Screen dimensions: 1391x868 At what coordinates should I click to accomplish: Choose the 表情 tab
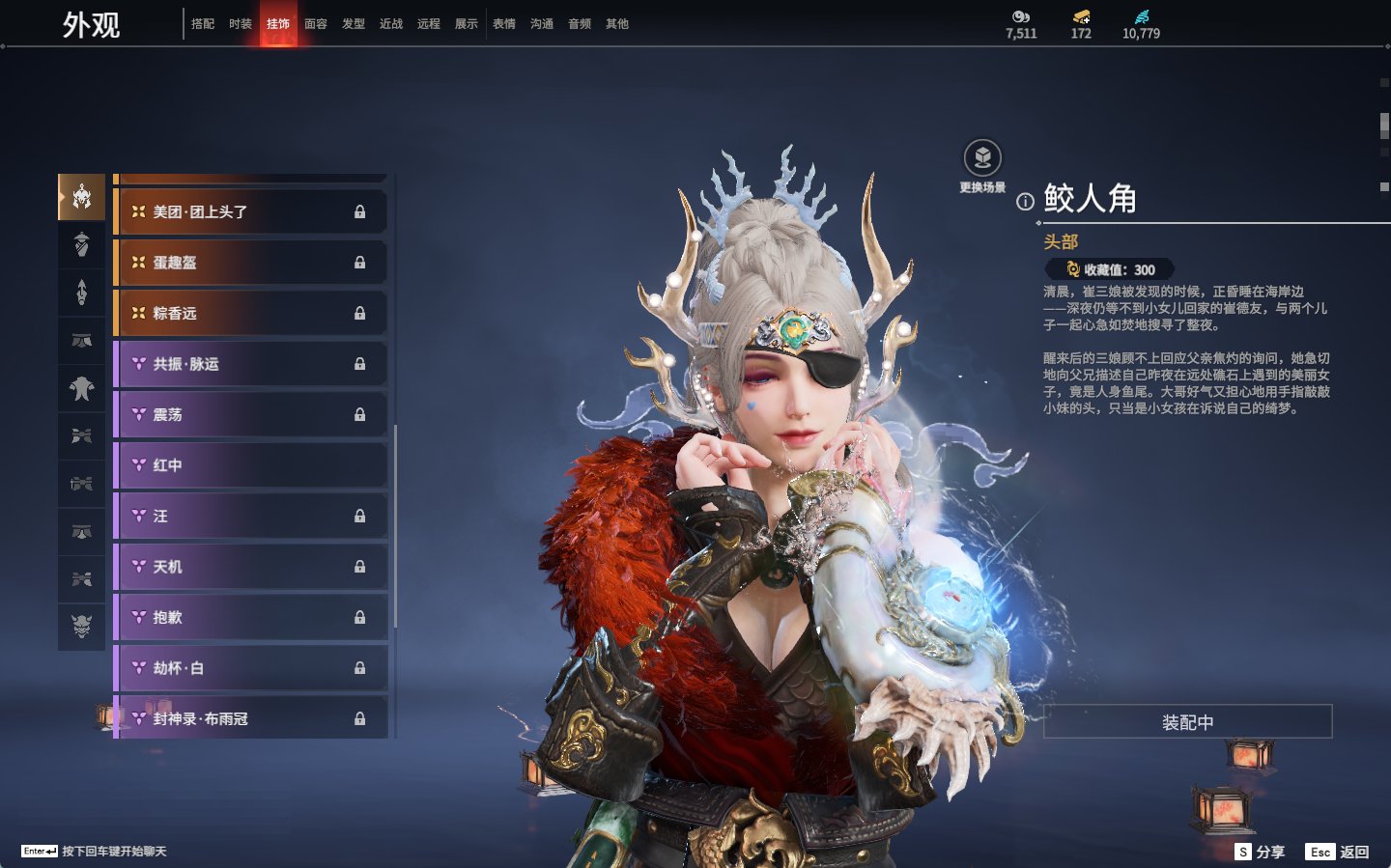504,24
